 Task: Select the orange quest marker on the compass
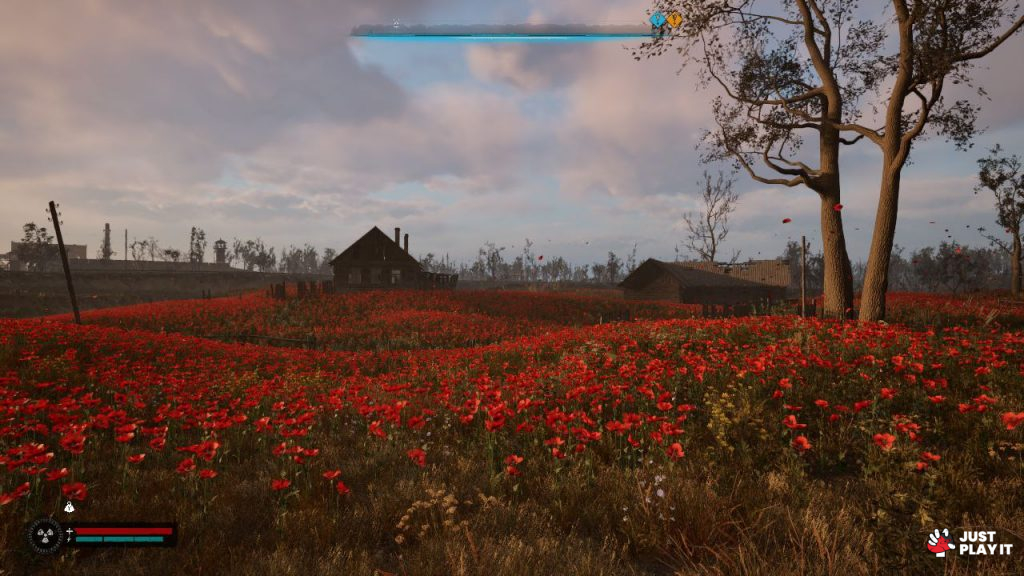pyautogui.click(x=674, y=19)
